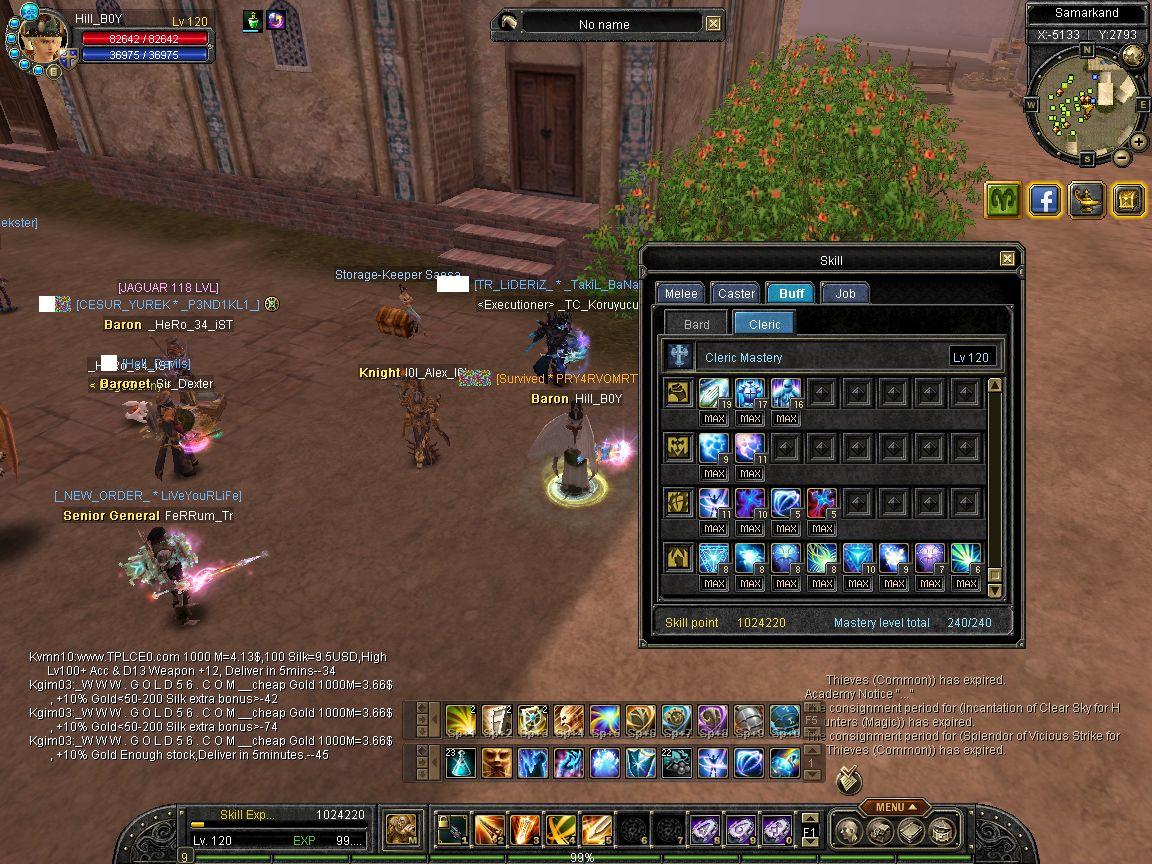Viewport: 1152px width, 864px height.
Task: Show the Bard mastery sub-tab
Action: click(696, 324)
